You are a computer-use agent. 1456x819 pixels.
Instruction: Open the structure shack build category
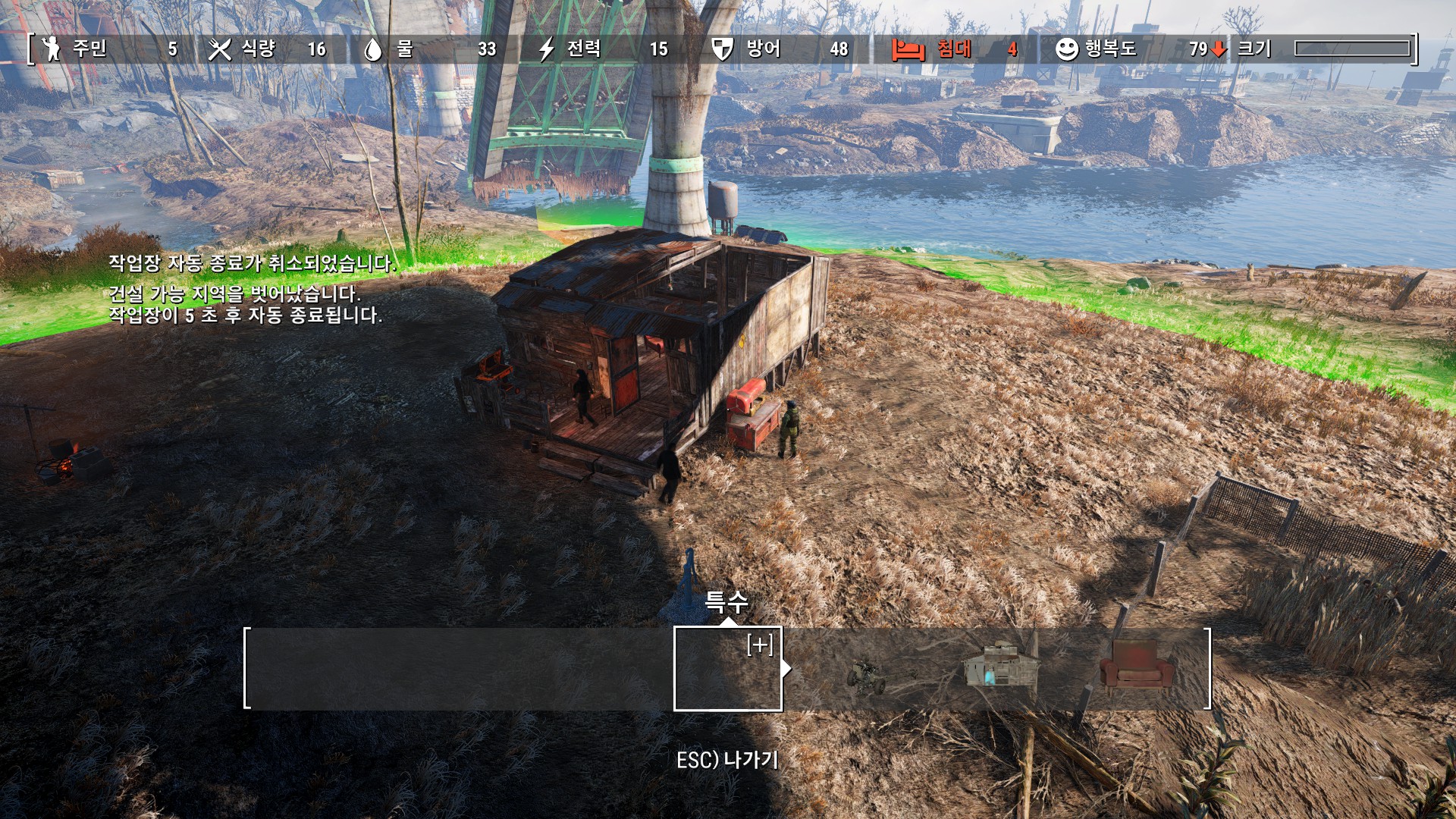tap(1000, 667)
